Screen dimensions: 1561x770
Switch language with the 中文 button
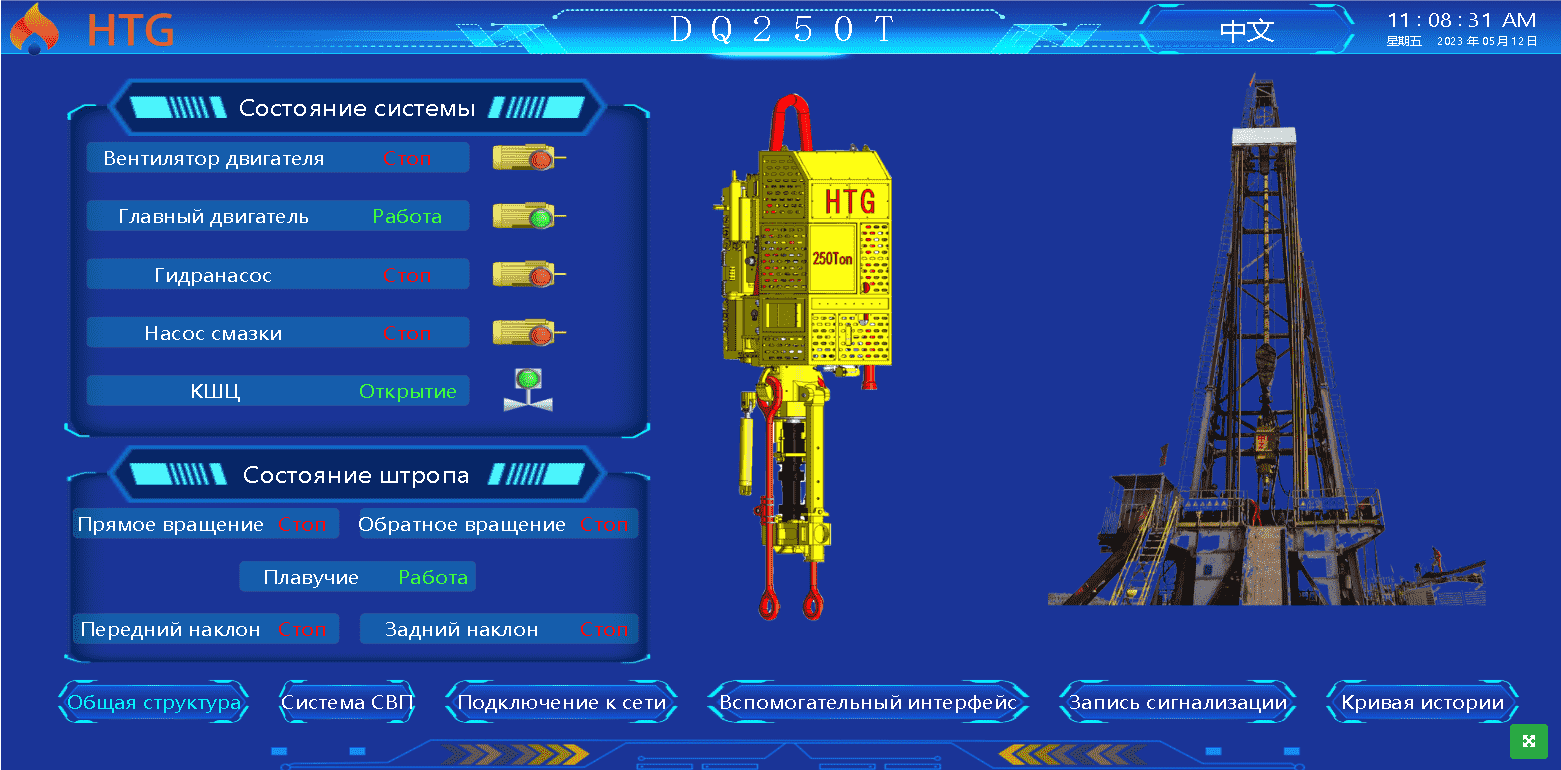point(1247,31)
